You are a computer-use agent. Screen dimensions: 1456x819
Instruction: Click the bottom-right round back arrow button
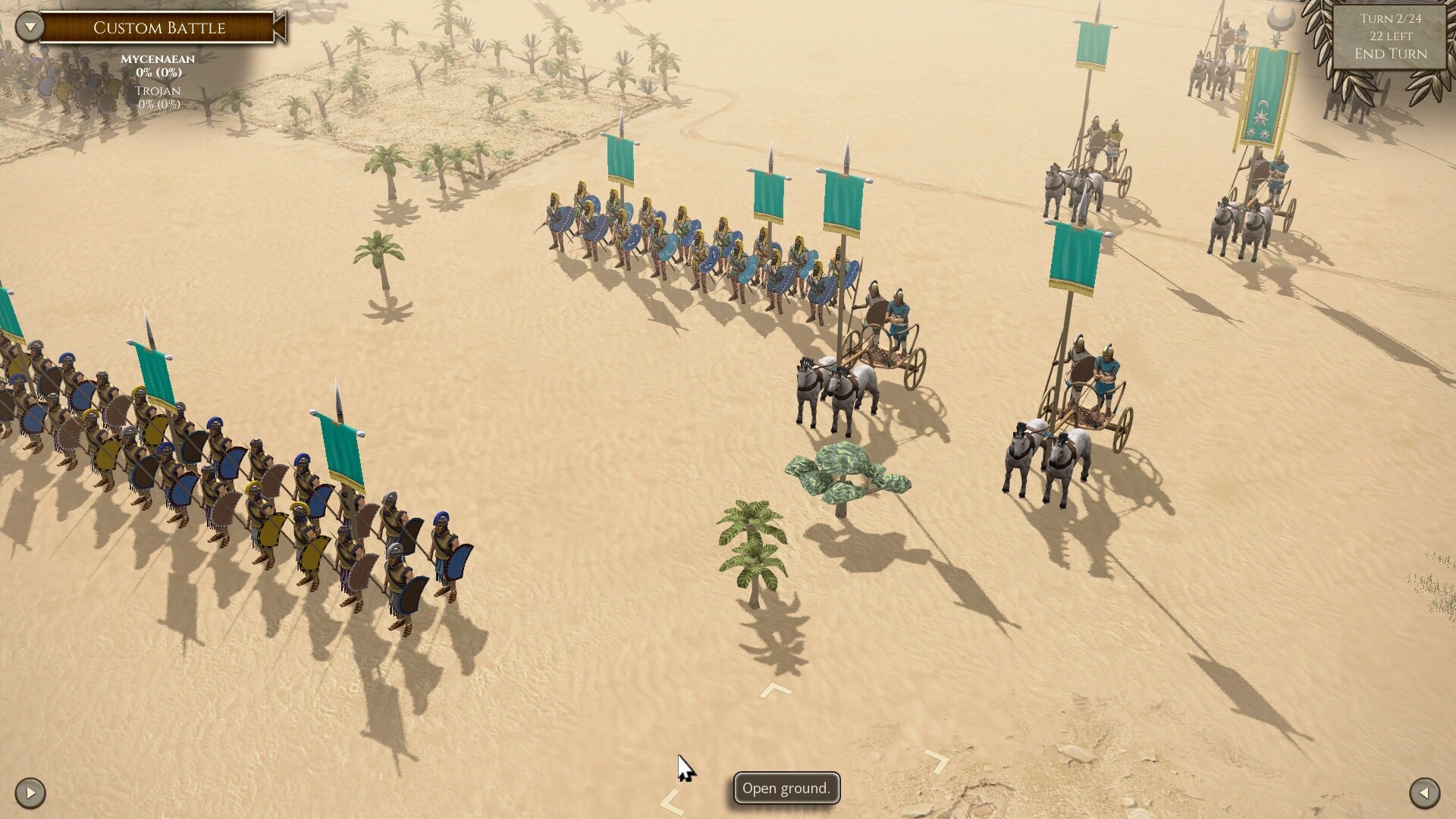[1424, 793]
